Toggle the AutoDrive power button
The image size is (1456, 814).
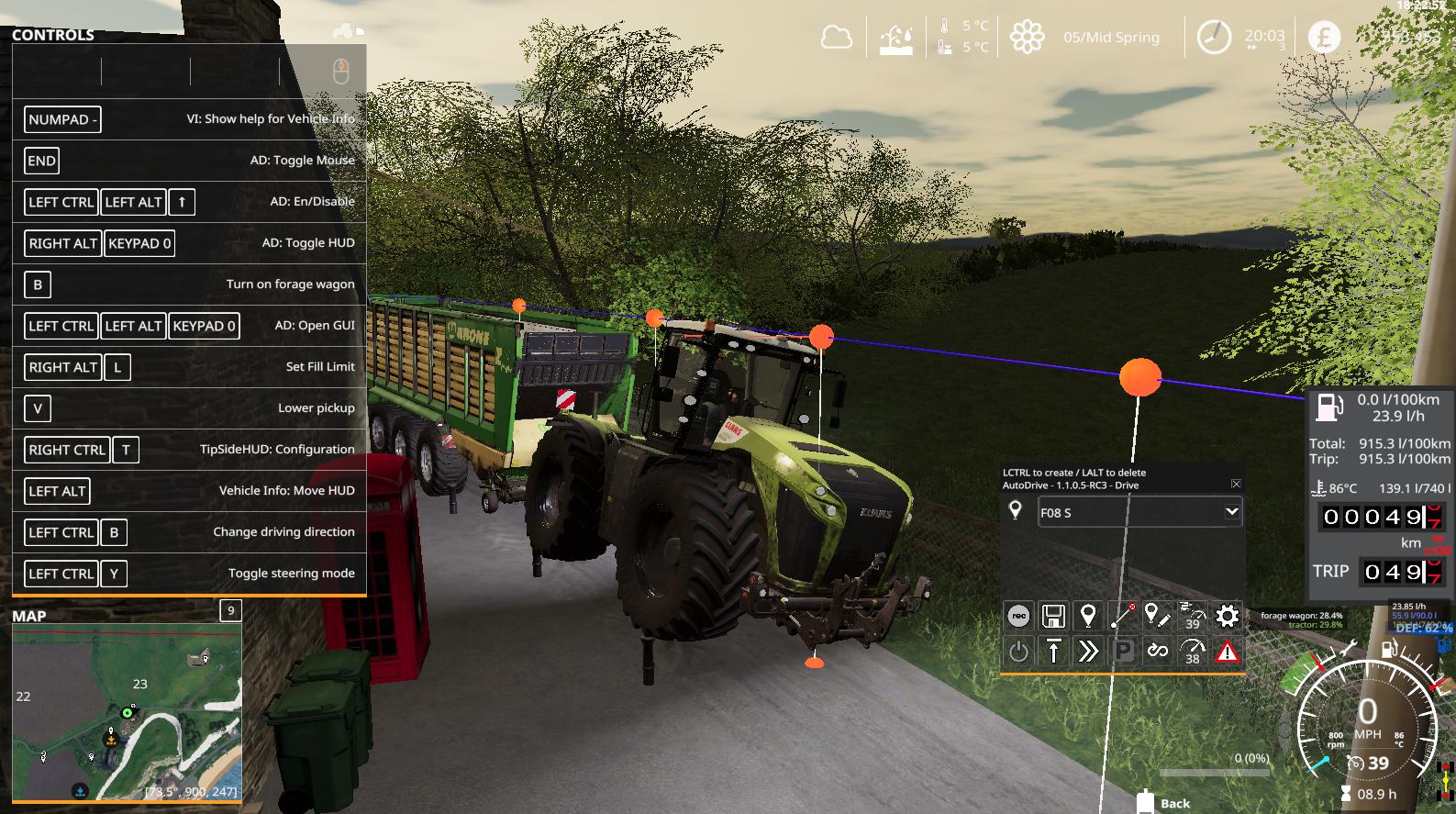tap(1018, 652)
